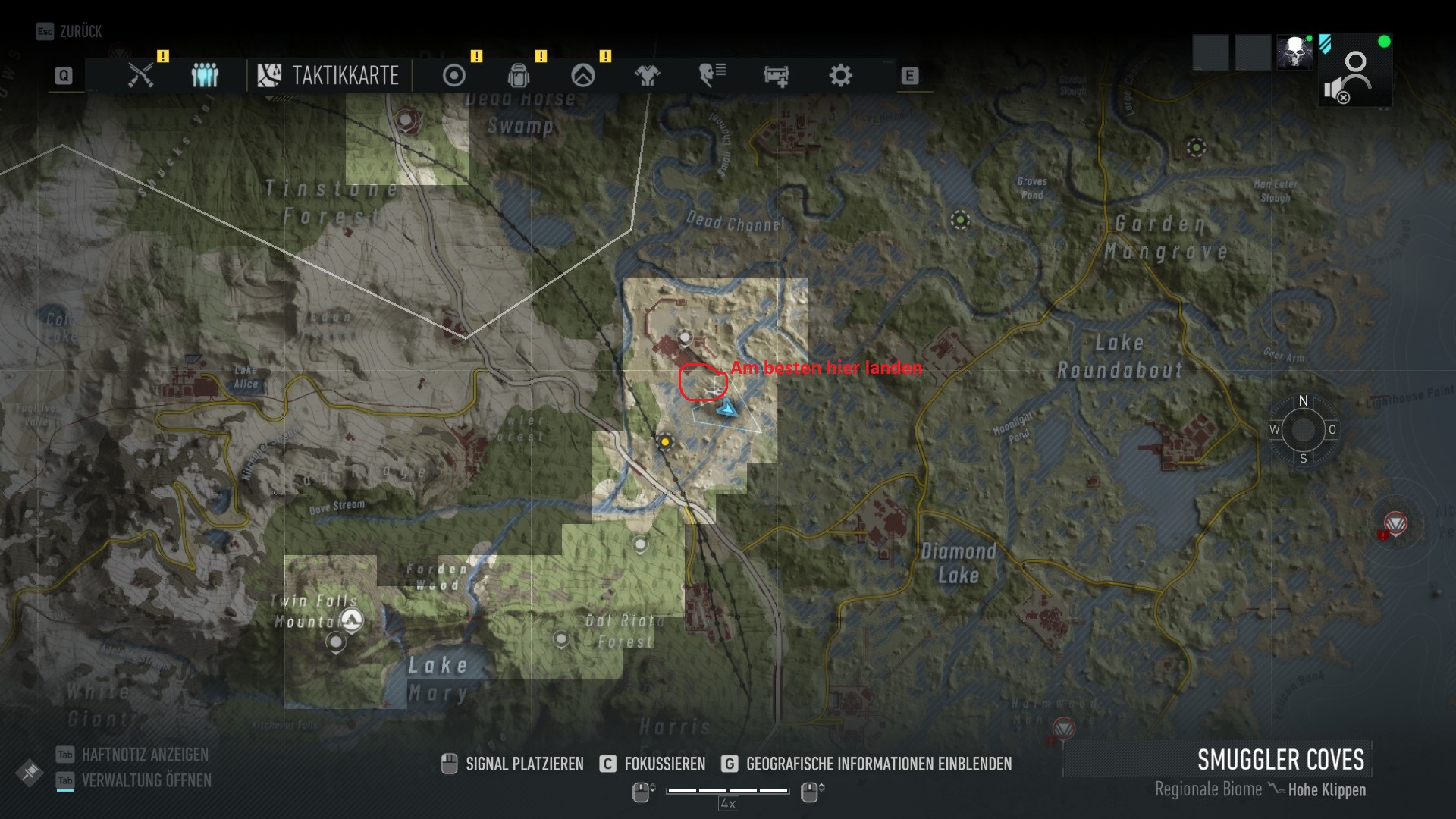The height and width of the screenshot is (819, 1456).
Task: Click 'Zurück' in the top left corner
Action: point(76,32)
